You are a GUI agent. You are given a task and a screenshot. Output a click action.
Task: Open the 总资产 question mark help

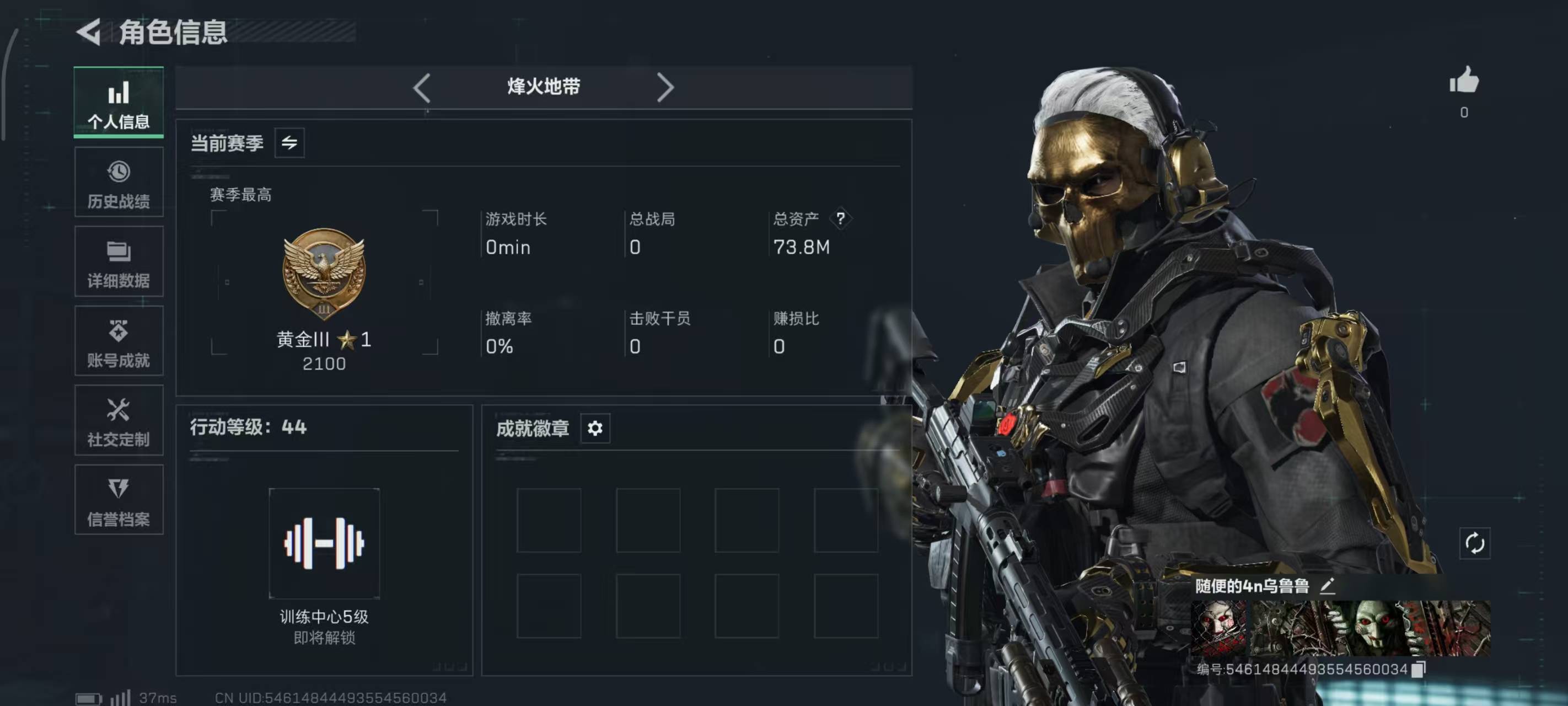840,218
